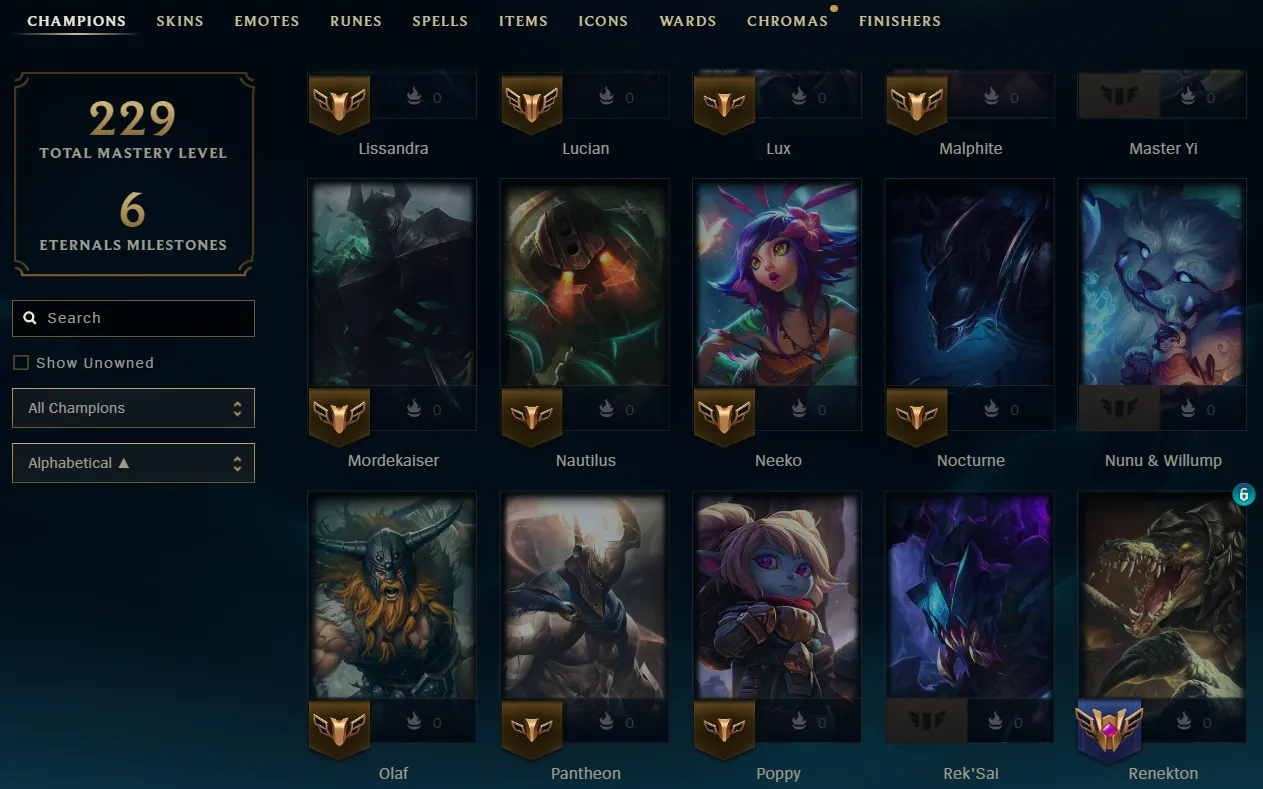The width and height of the screenshot is (1263, 789).
Task: Open the Alphabetical sort dropdown
Action: point(133,463)
